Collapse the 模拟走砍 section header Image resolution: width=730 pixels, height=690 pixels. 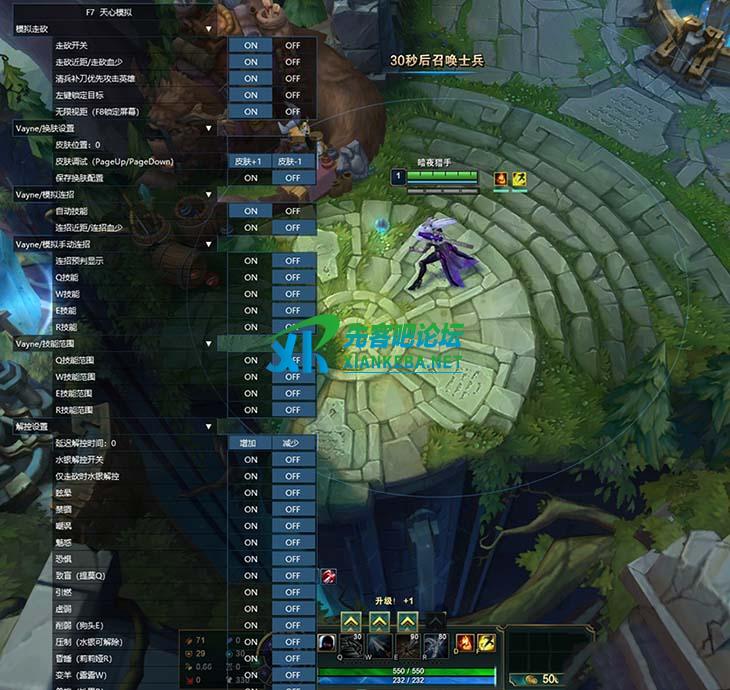point(209,29)
